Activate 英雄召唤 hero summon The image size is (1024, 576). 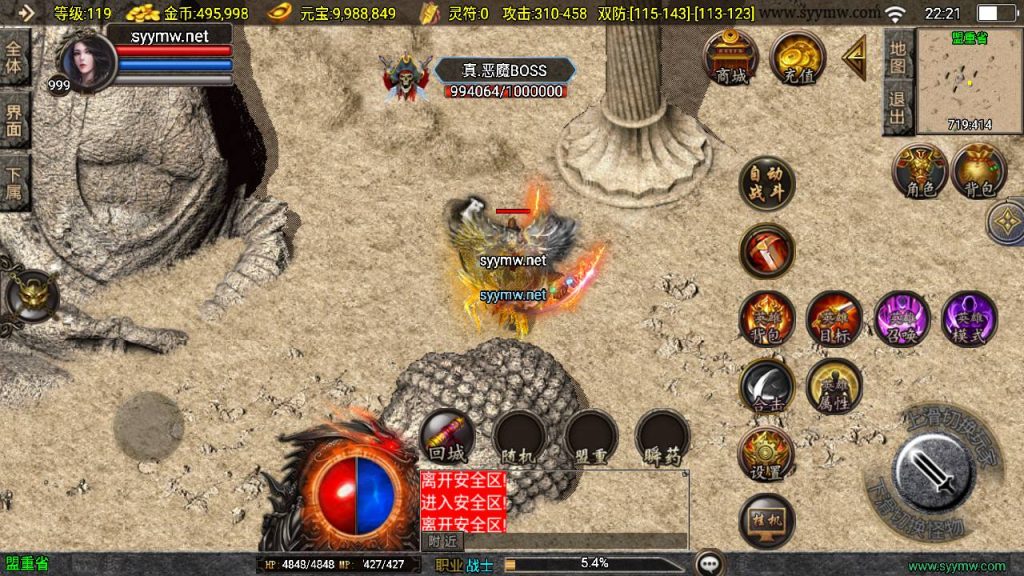coord(901,319)
